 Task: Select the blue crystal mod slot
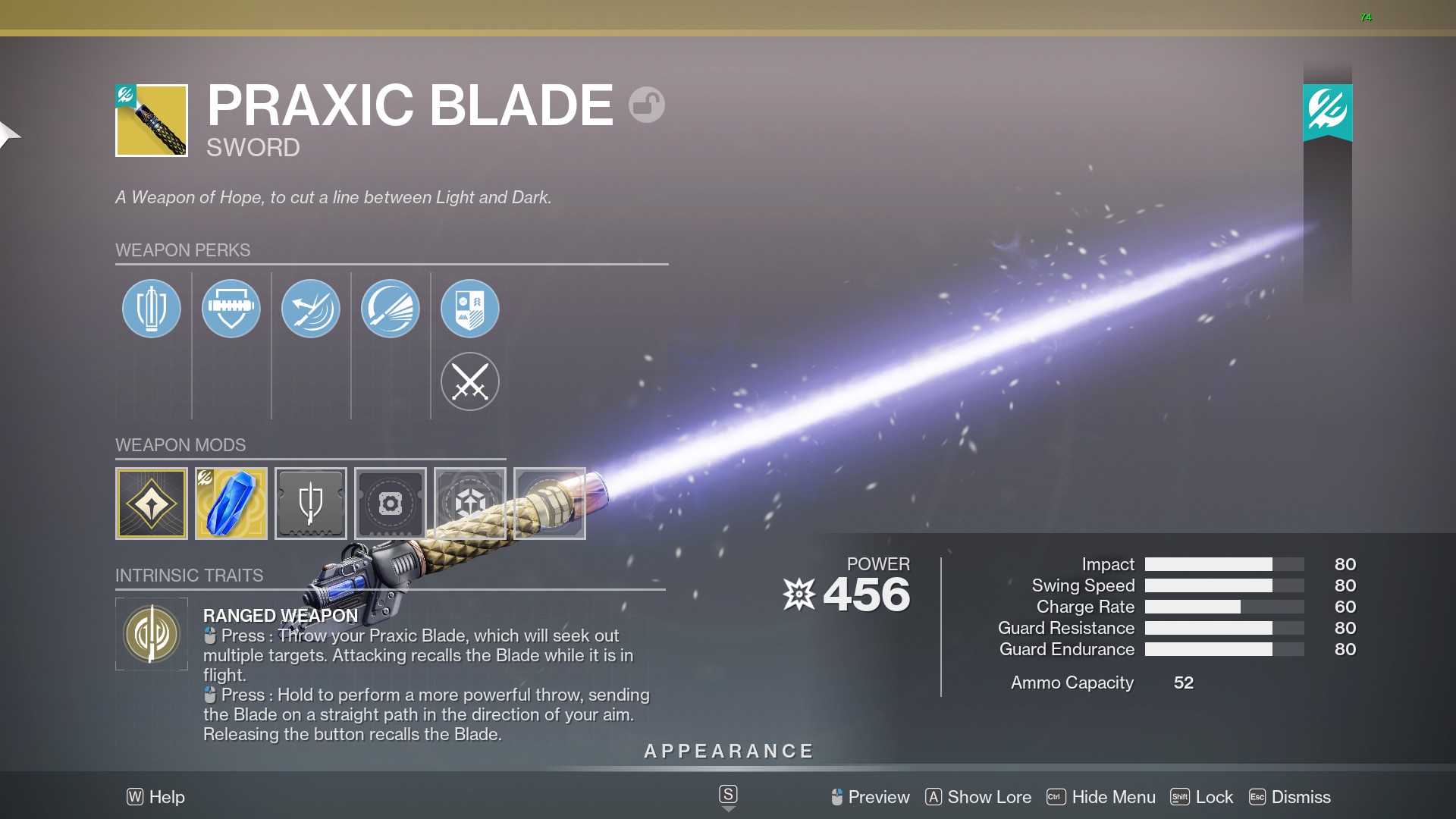[x=231, y=504]
